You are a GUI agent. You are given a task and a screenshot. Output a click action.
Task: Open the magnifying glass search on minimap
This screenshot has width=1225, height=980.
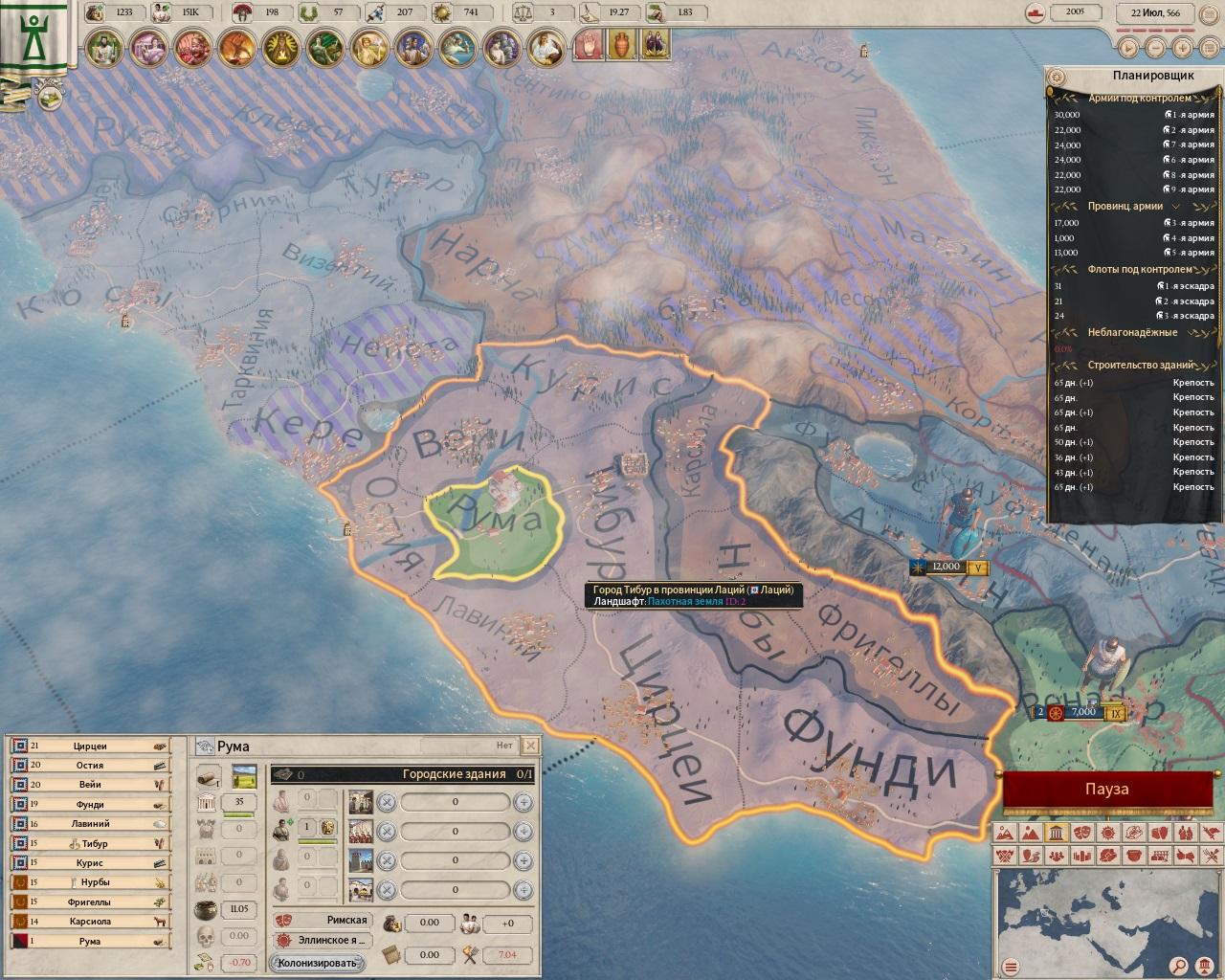coord(1180,965)
